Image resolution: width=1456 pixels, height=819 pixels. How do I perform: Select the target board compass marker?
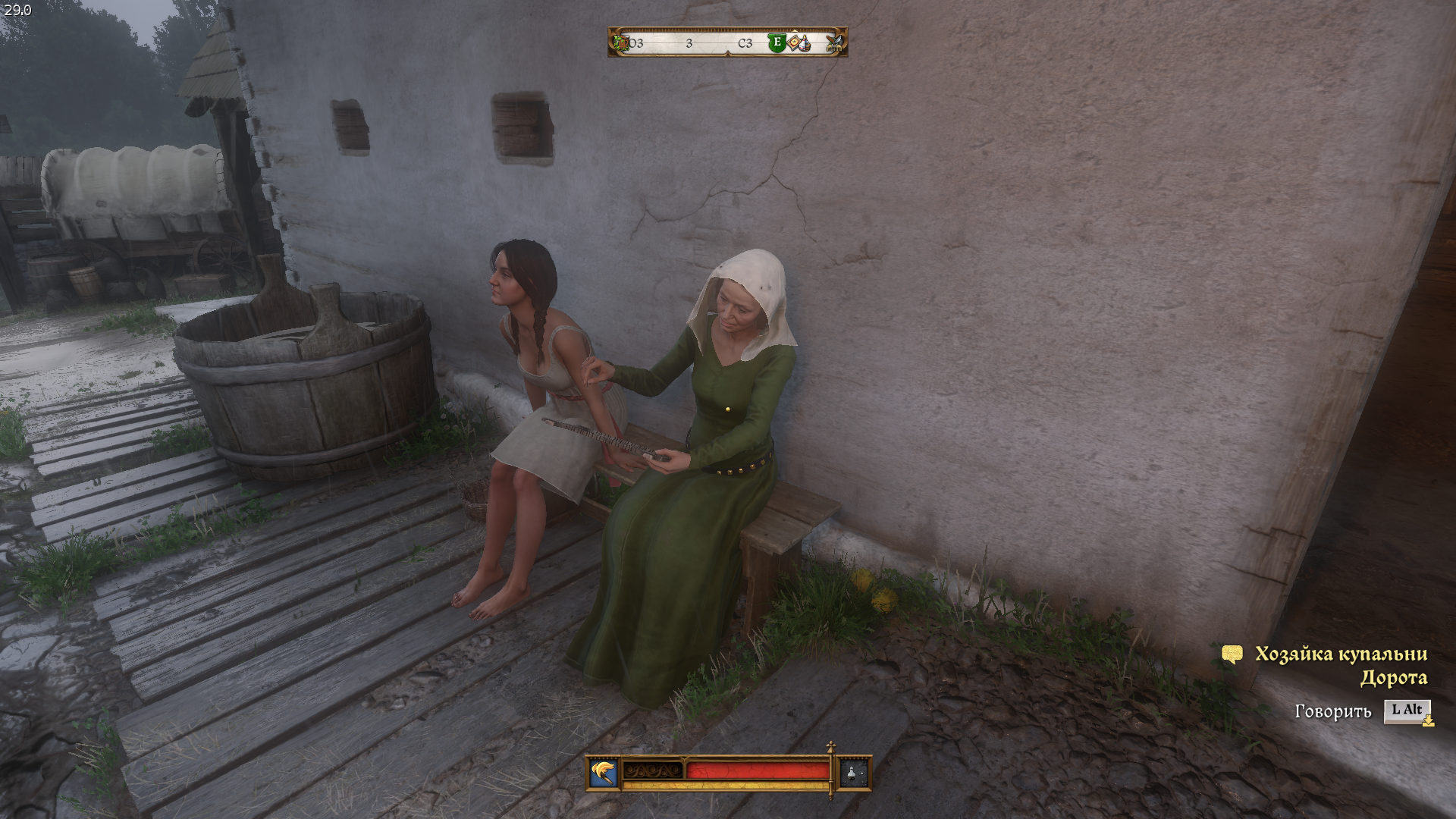792,42
